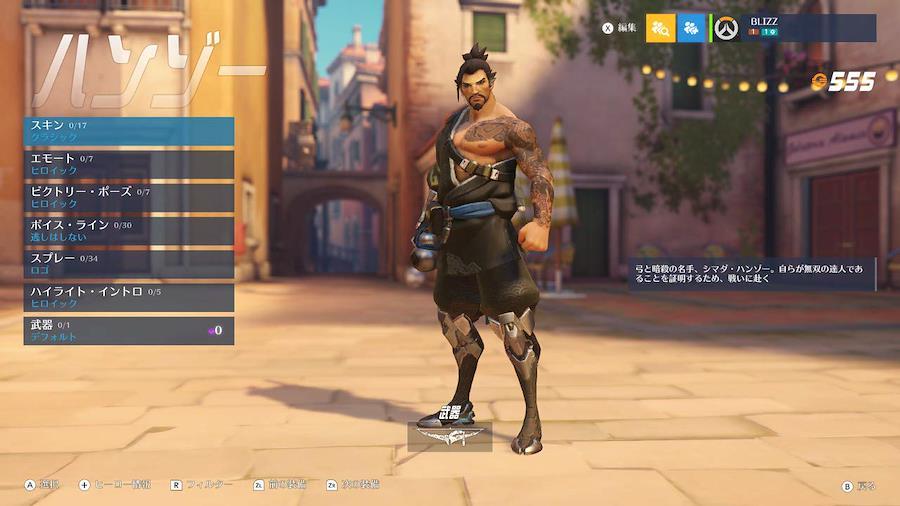This screenshot has width=900, height=506.
Task: Click the yellow find-group icon
Action: coord(660,28)
